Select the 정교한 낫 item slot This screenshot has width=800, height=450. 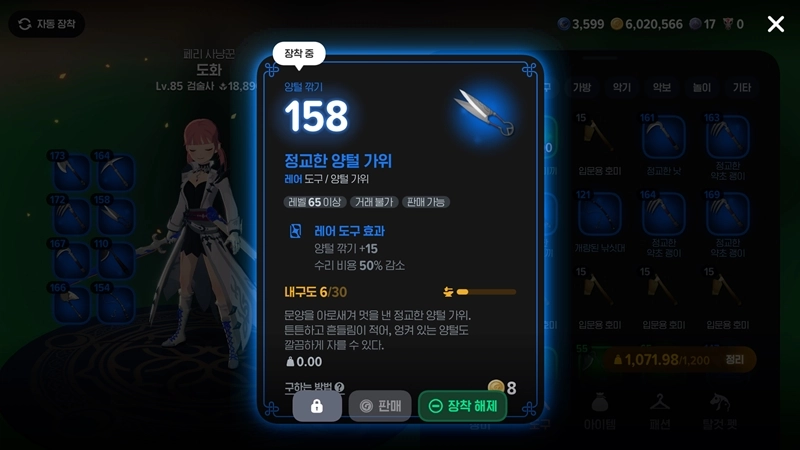click(662, 139)
